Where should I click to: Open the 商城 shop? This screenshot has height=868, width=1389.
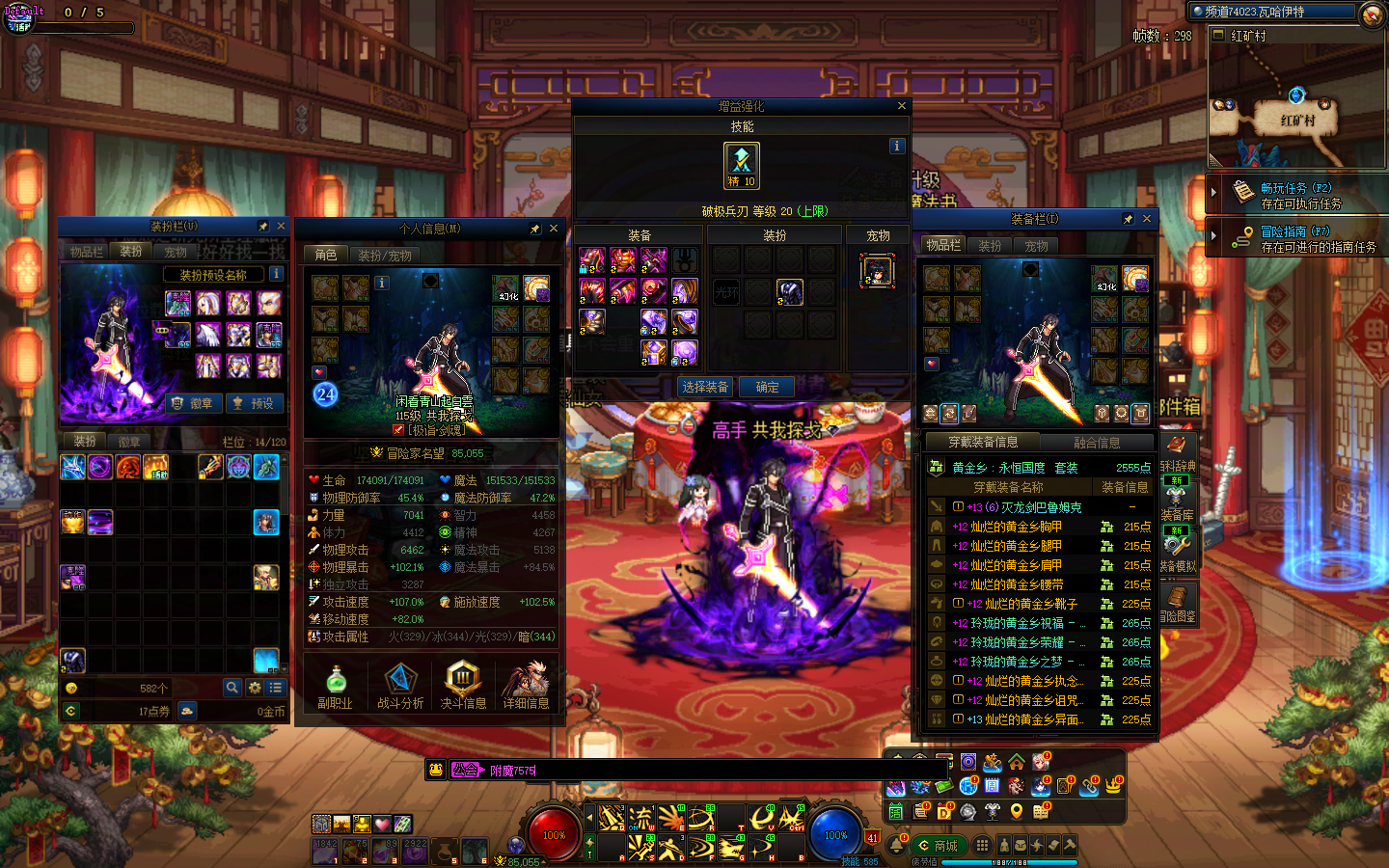[x=937, y=846]
